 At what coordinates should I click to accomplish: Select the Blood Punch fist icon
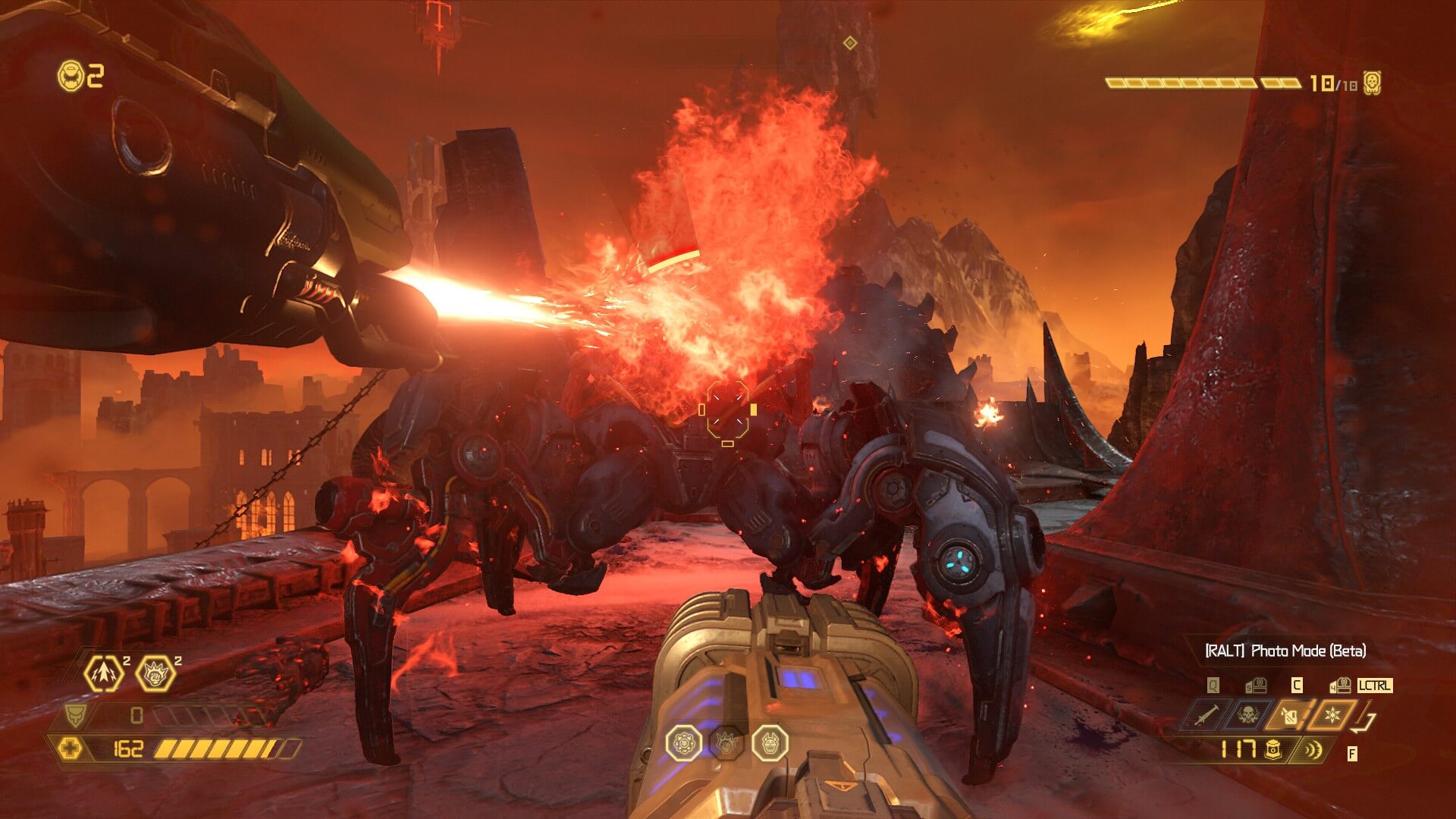pyautogui.click(x=156, y=674)
